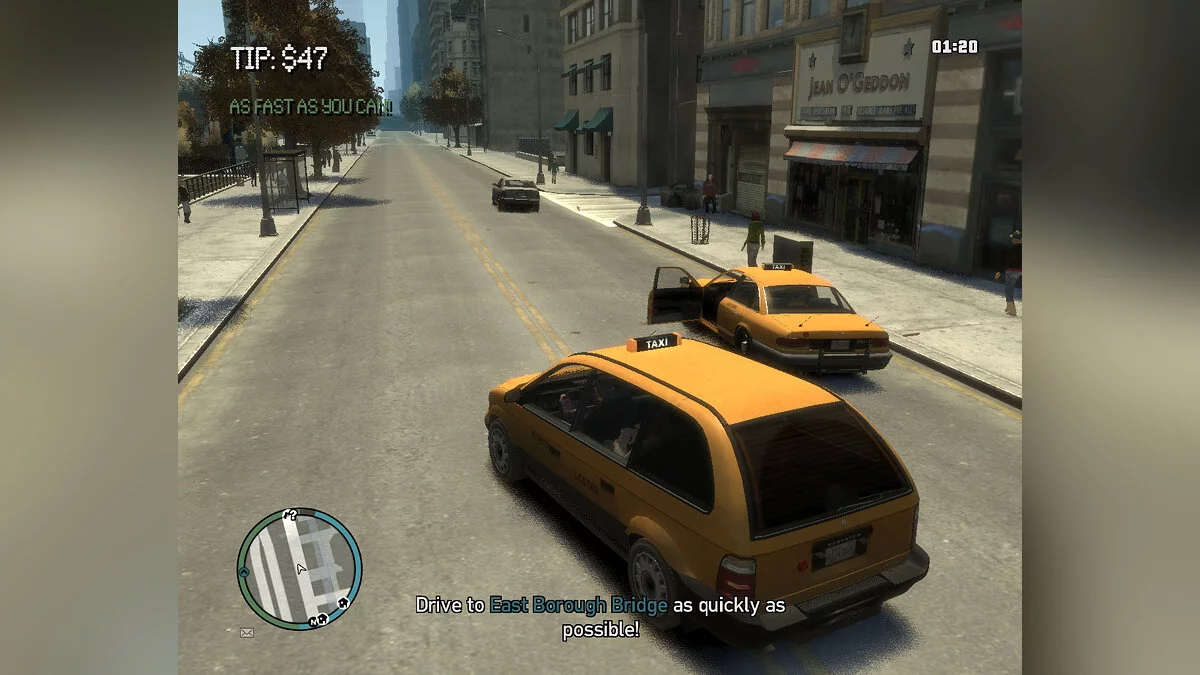The width and height of the screenshot is (1200, 675).
Task: Open the envelope message icon
Action: [x=246, y=632]
